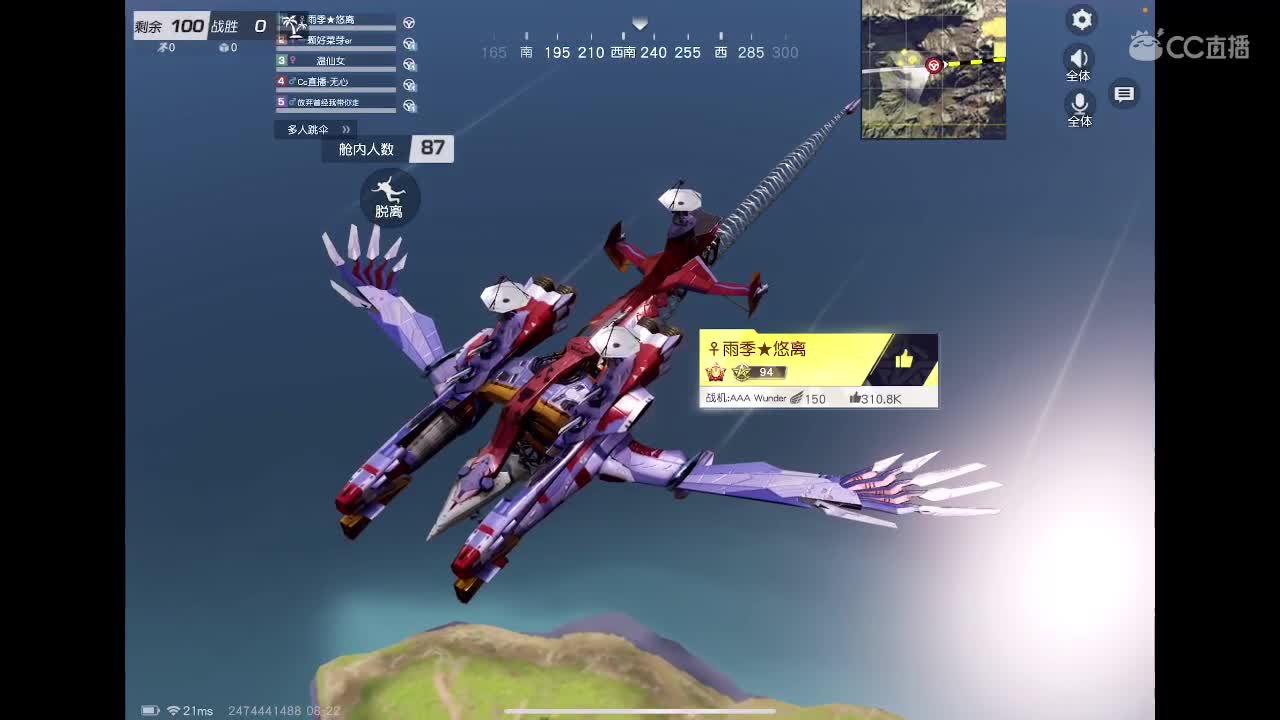Click the 310.8K likes progress bar
Viewport: 1280px width, 720px height.
(x=875, y=397)
